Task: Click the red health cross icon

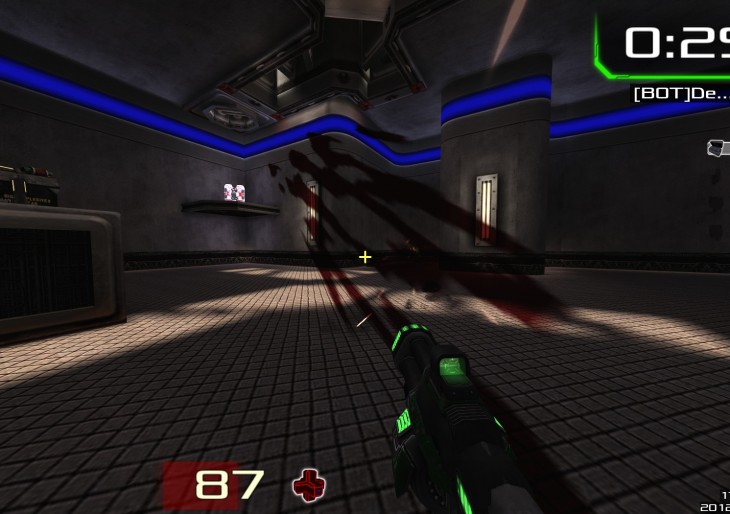Action: click(309, 486)
